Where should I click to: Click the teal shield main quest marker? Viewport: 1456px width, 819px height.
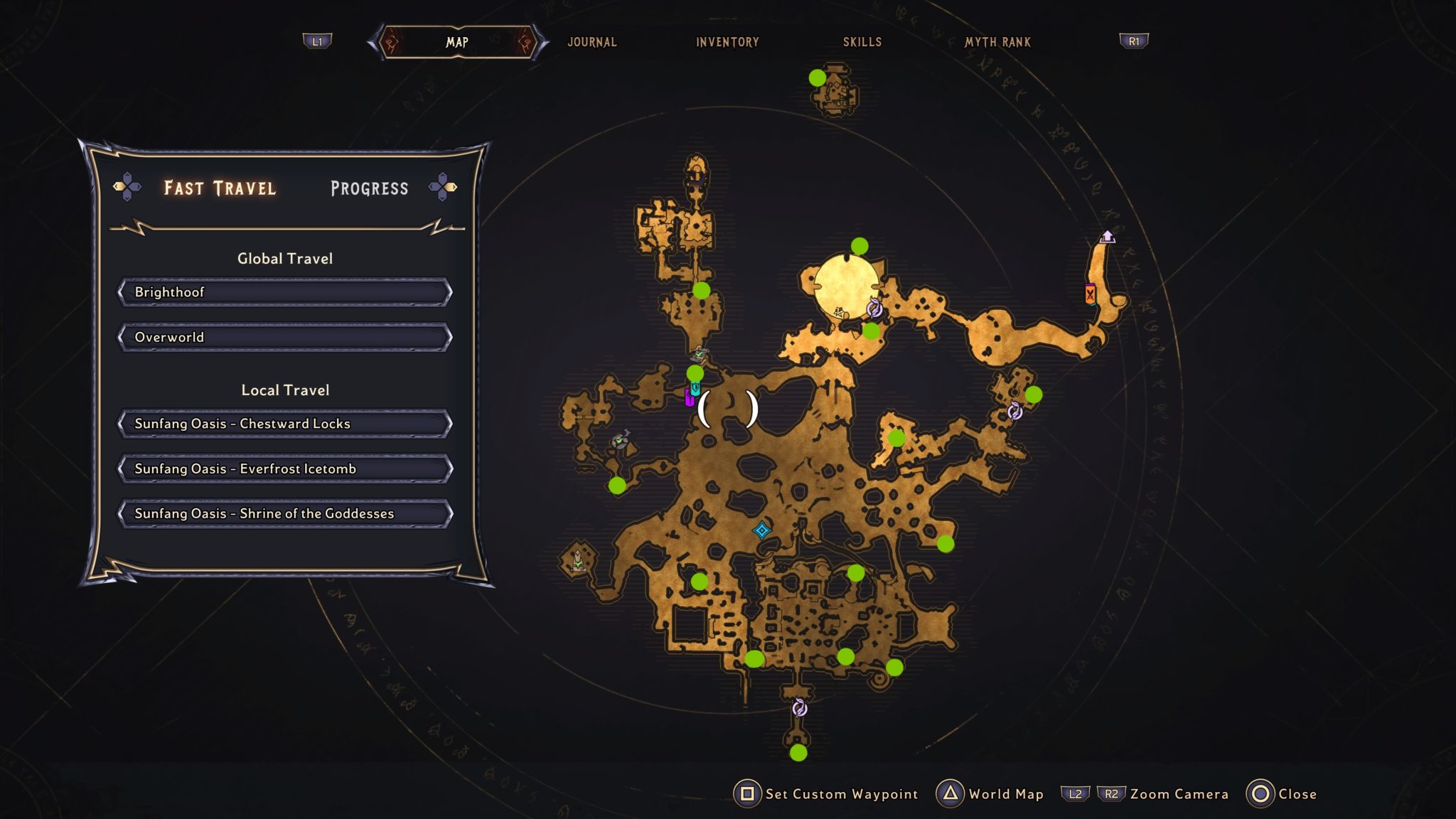tap(694, 389)
